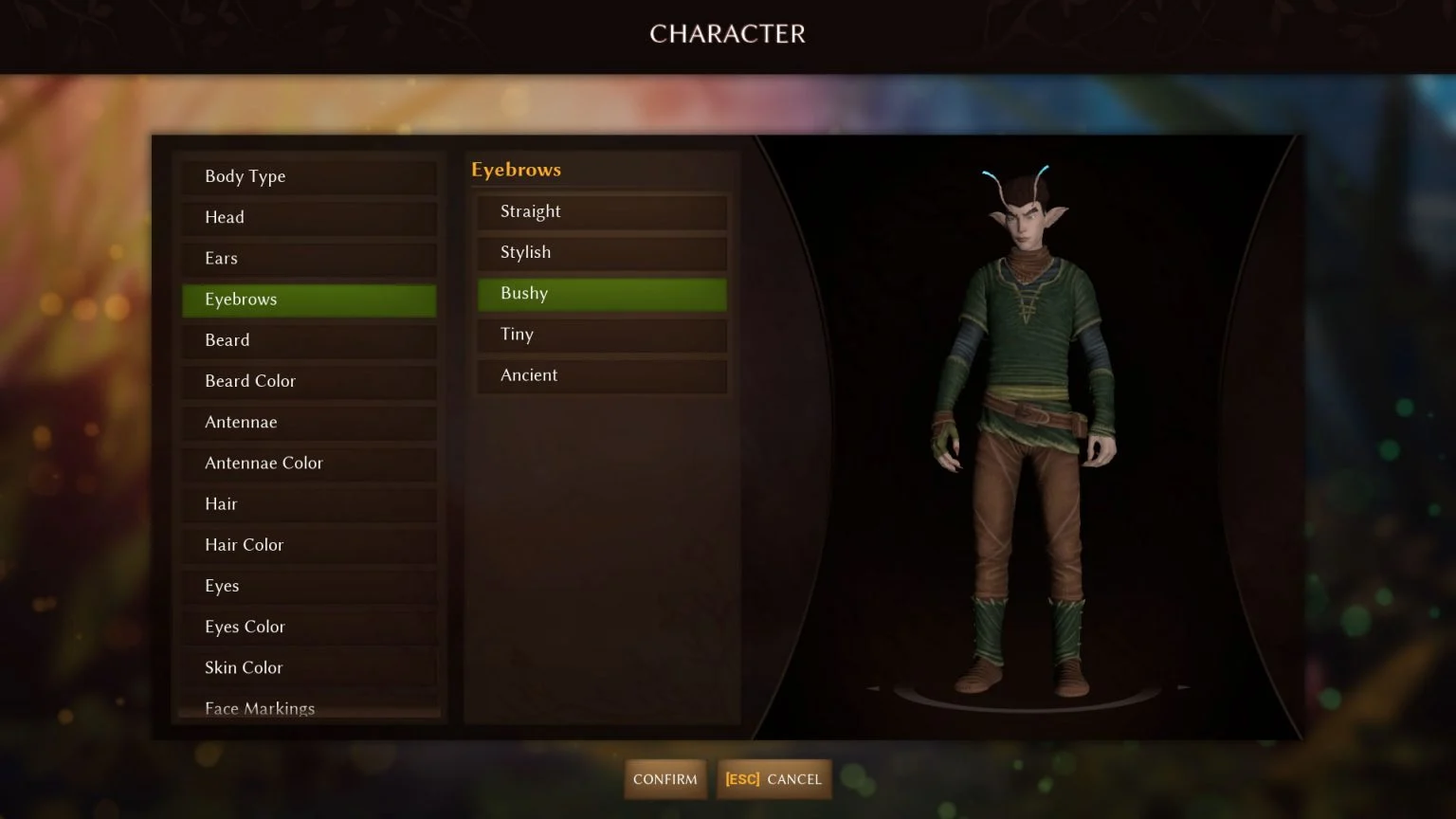The width and height of the screenshot is (1456, 819).
Task: Switch to the Hair category
Action: pos(308,503)
